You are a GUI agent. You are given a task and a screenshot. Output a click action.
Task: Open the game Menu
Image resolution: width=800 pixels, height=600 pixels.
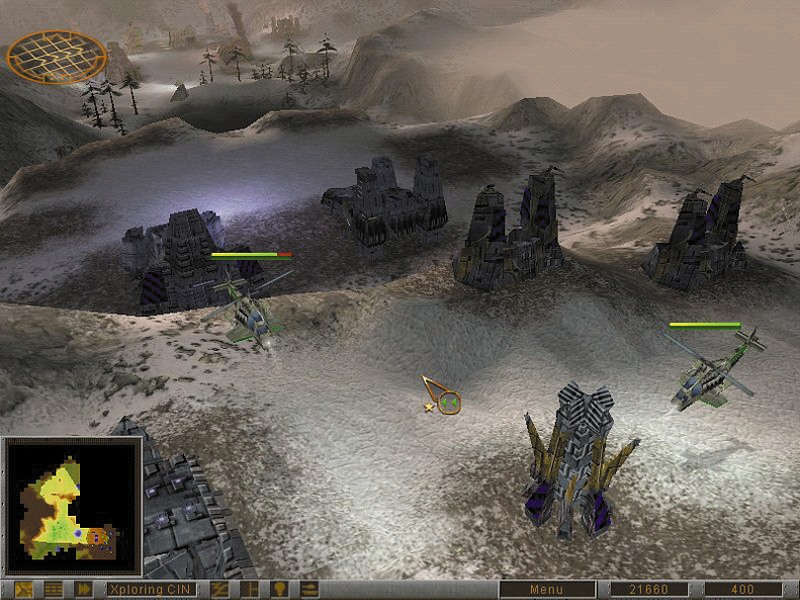(547, 590)
